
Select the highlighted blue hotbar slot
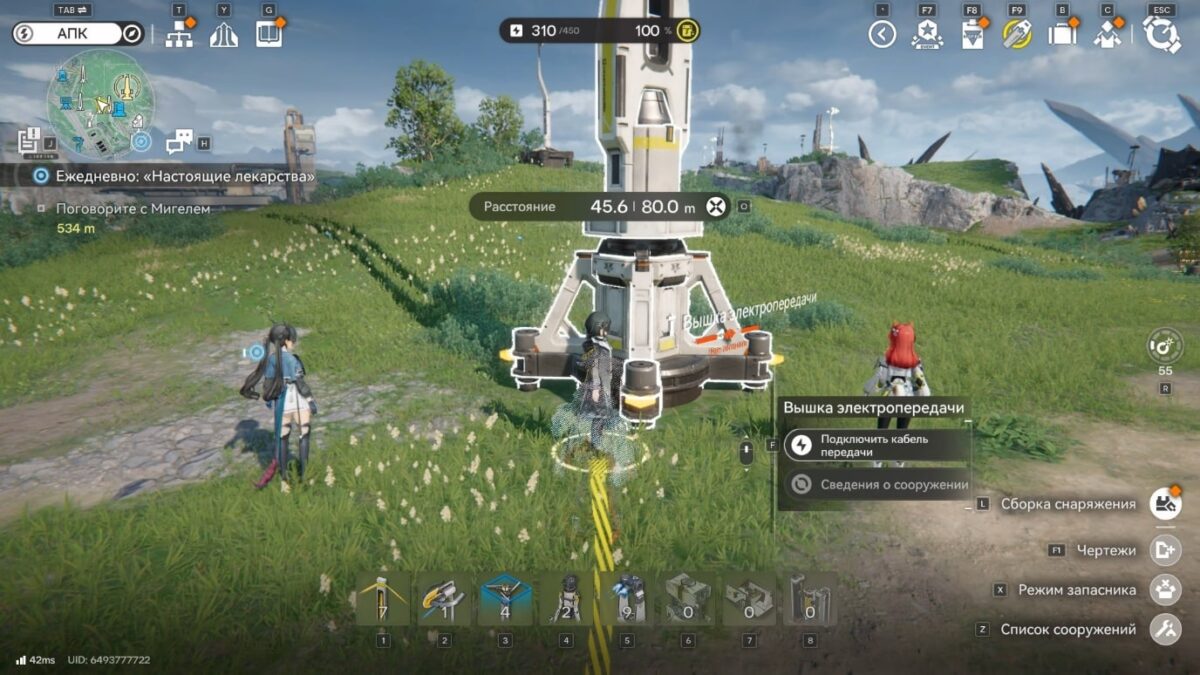point(505,599)
